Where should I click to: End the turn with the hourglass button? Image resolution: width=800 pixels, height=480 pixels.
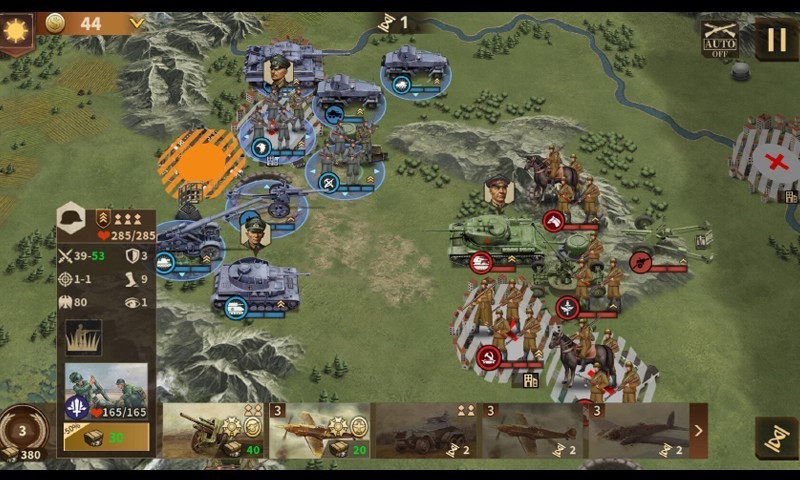(775, 437)
